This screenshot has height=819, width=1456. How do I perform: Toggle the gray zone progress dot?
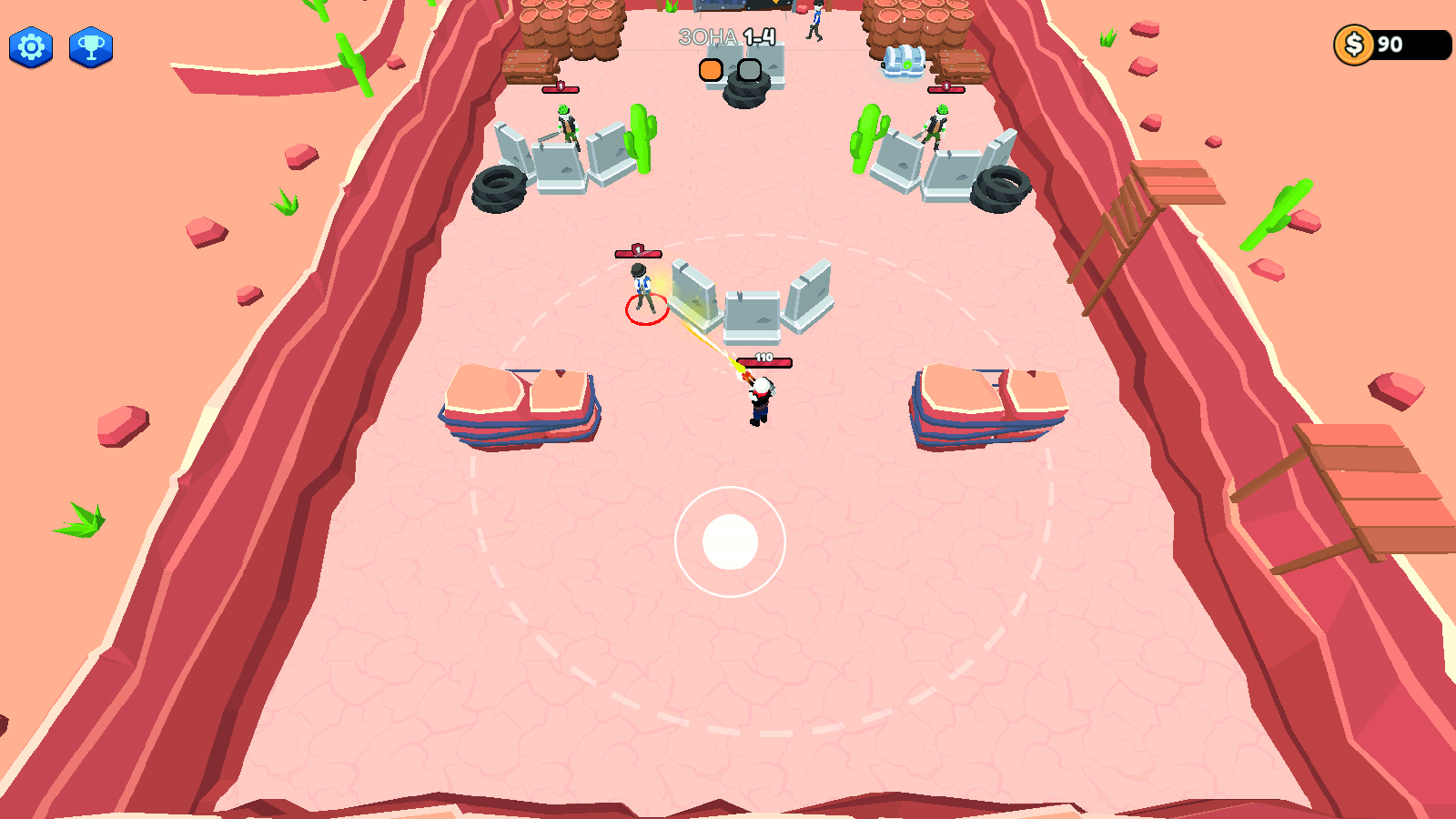(748, 68)
